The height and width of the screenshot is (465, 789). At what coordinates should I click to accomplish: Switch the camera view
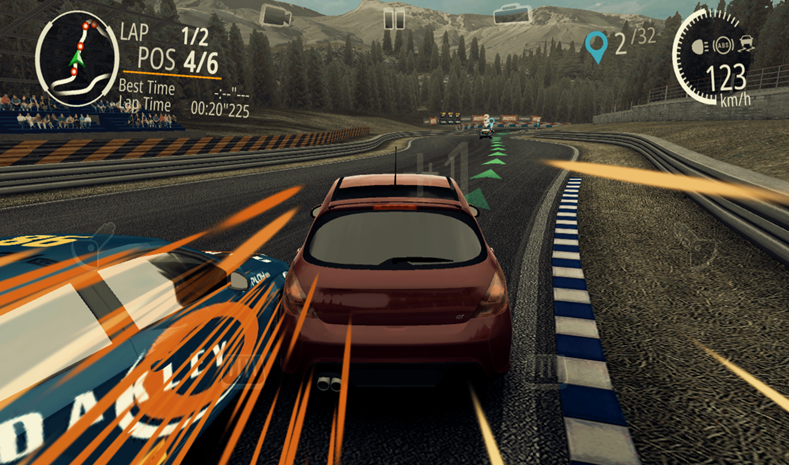pos(275,15)
